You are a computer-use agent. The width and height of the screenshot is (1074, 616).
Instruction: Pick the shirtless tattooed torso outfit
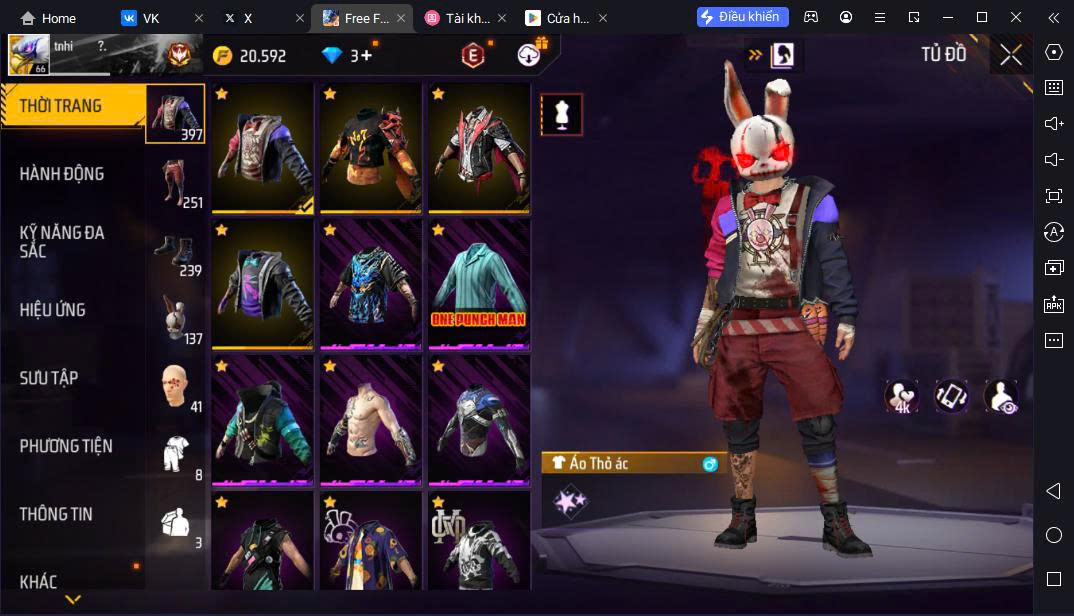click(370, 420)
